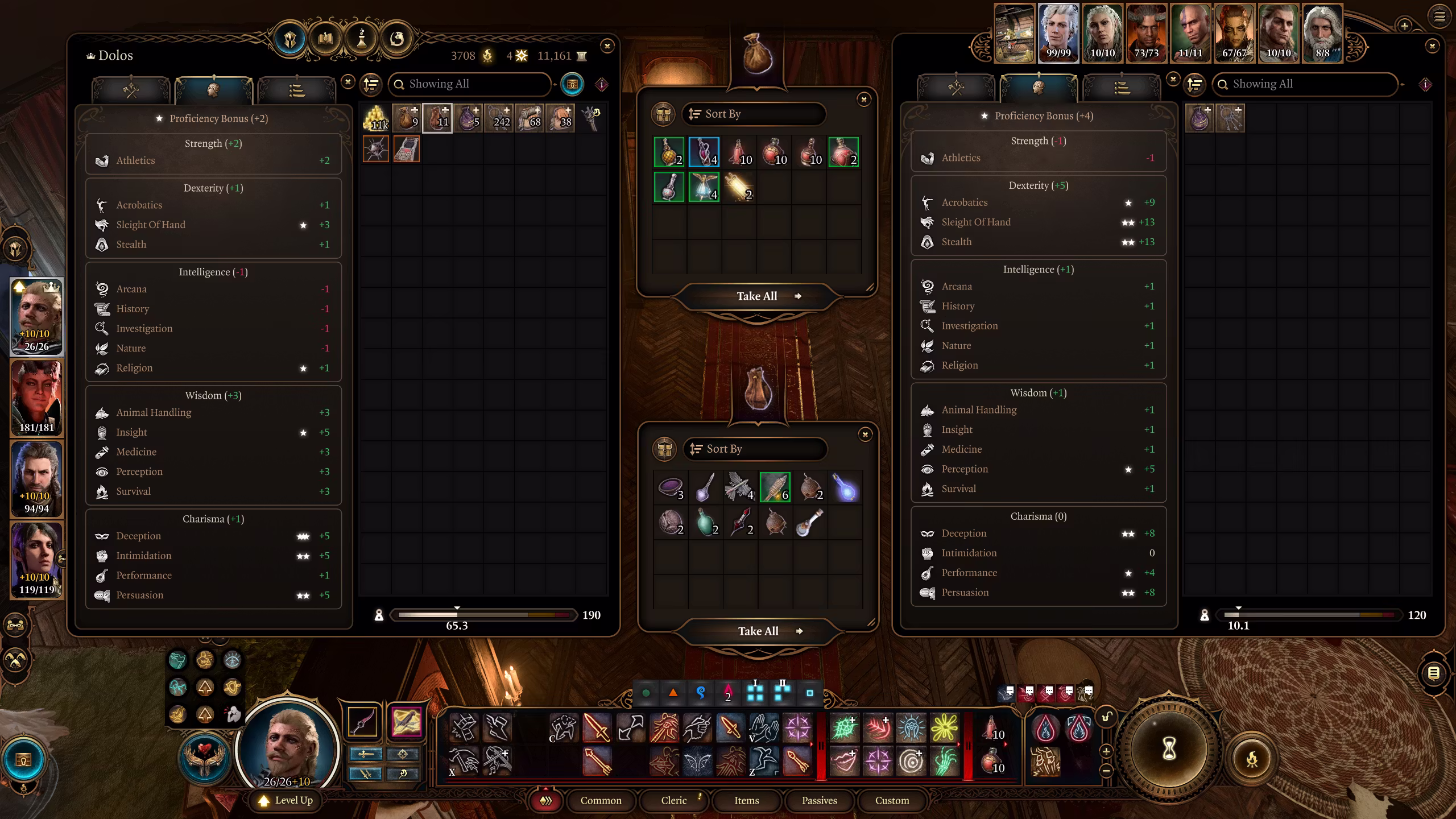The width and height of the screenshot is (1456, 819).
Task: Open the Custom hotbar tab
Action: coord(892,800)
